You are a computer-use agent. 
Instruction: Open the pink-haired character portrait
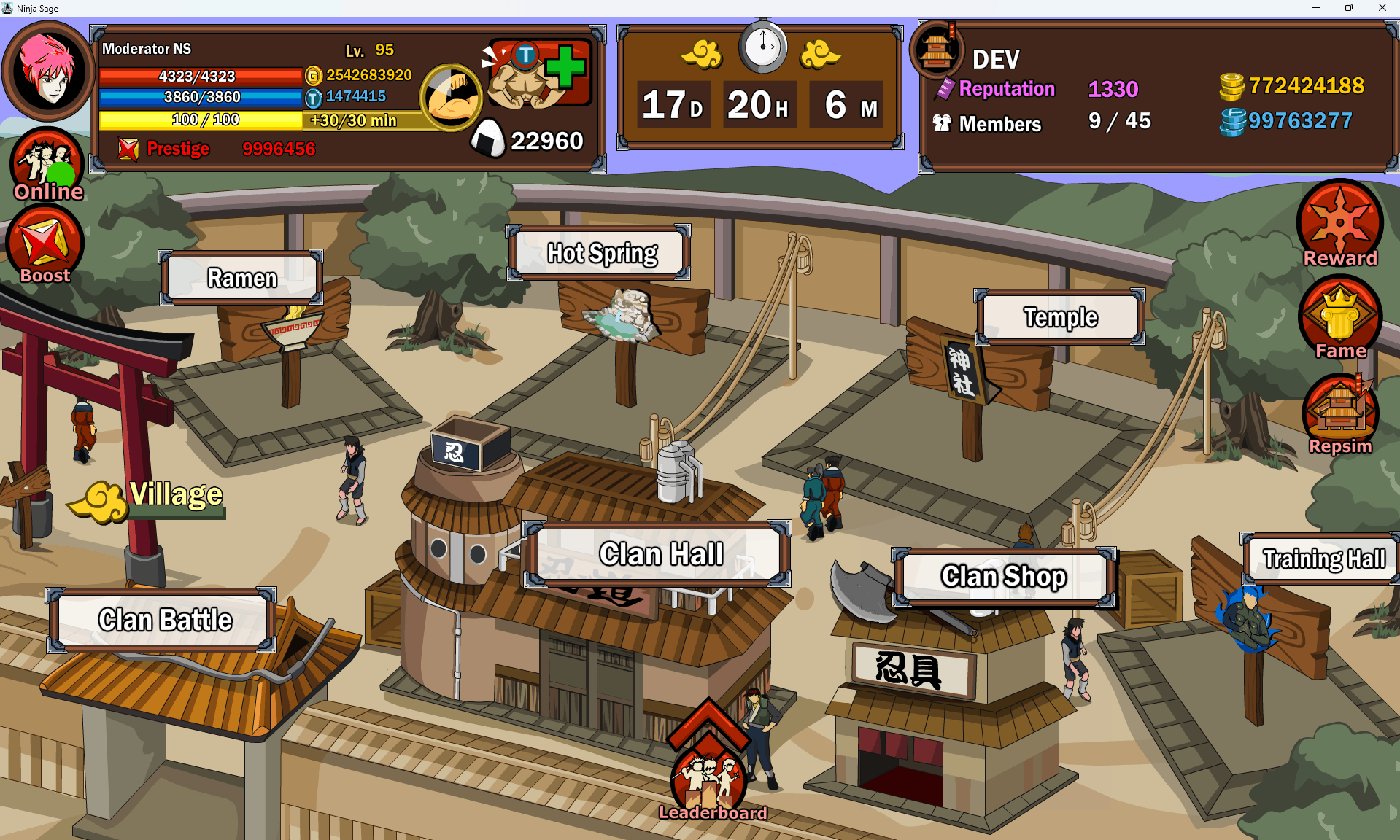click(x=48, y=71)
